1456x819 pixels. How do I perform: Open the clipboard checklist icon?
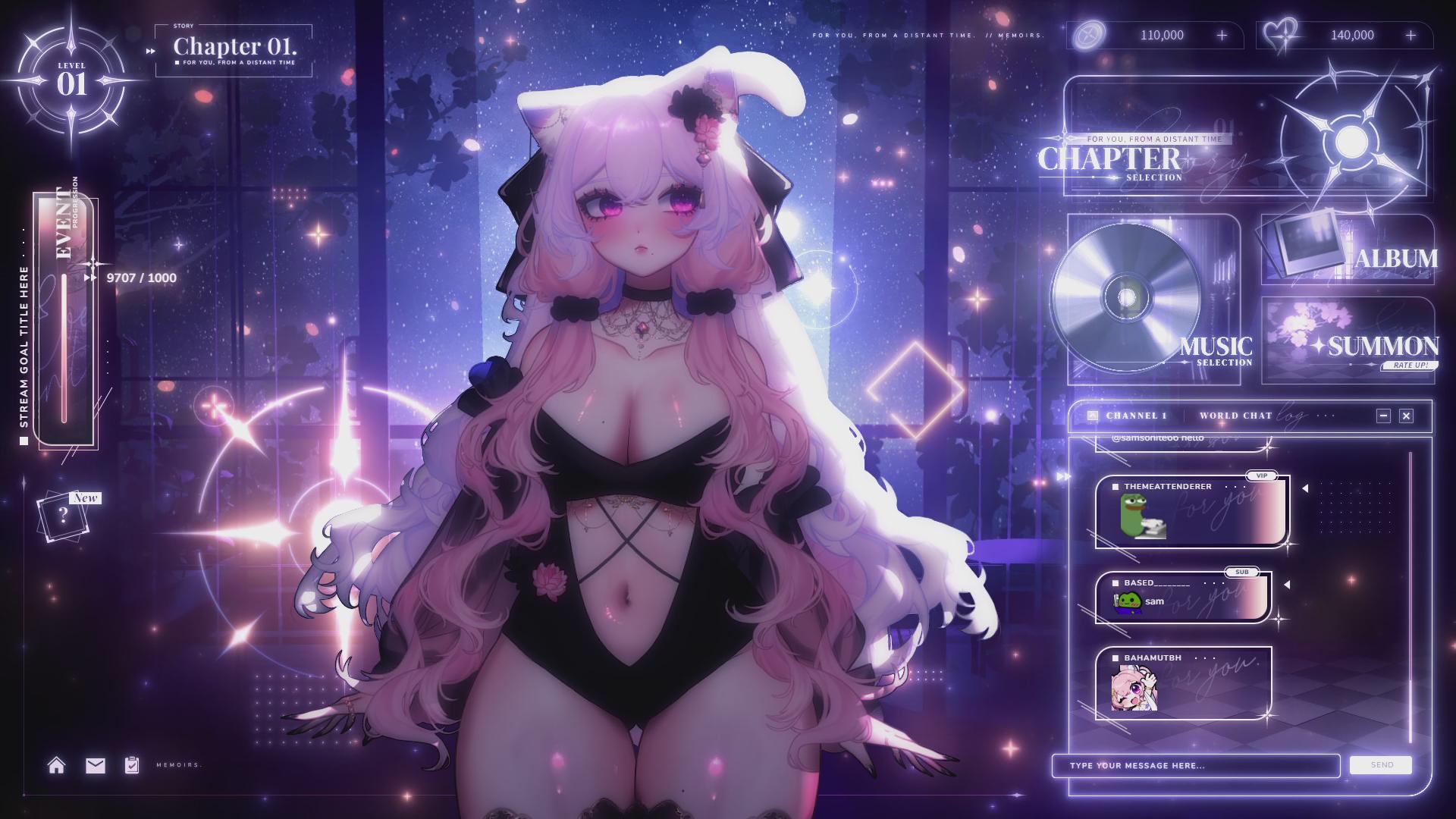point(132,765)
